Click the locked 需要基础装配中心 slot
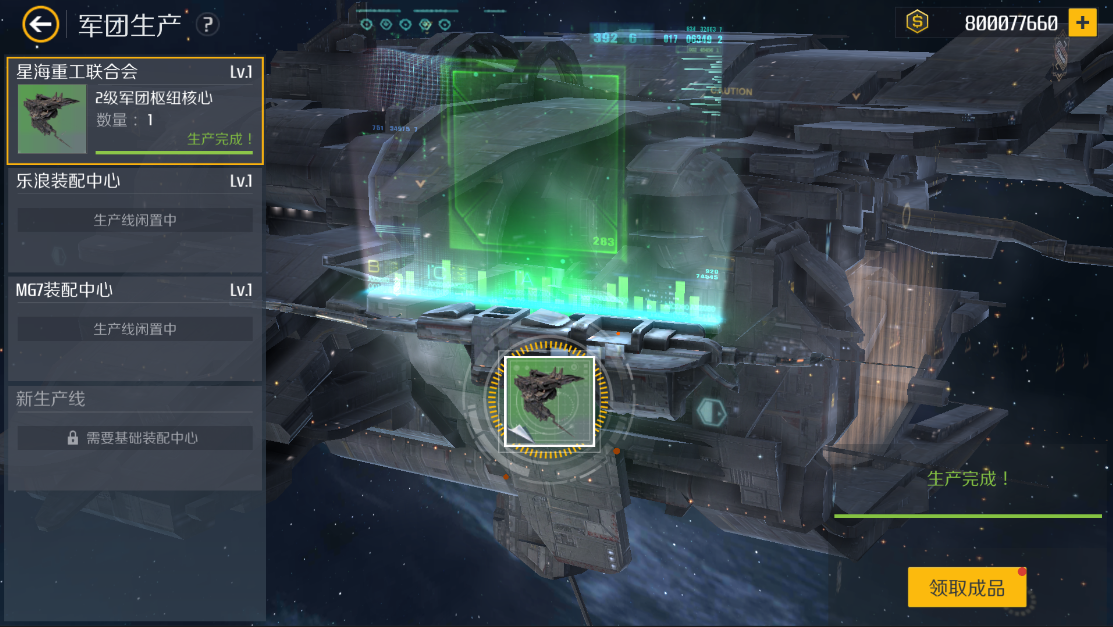Viewport: 1113px width, 627px height. [135, 438]
